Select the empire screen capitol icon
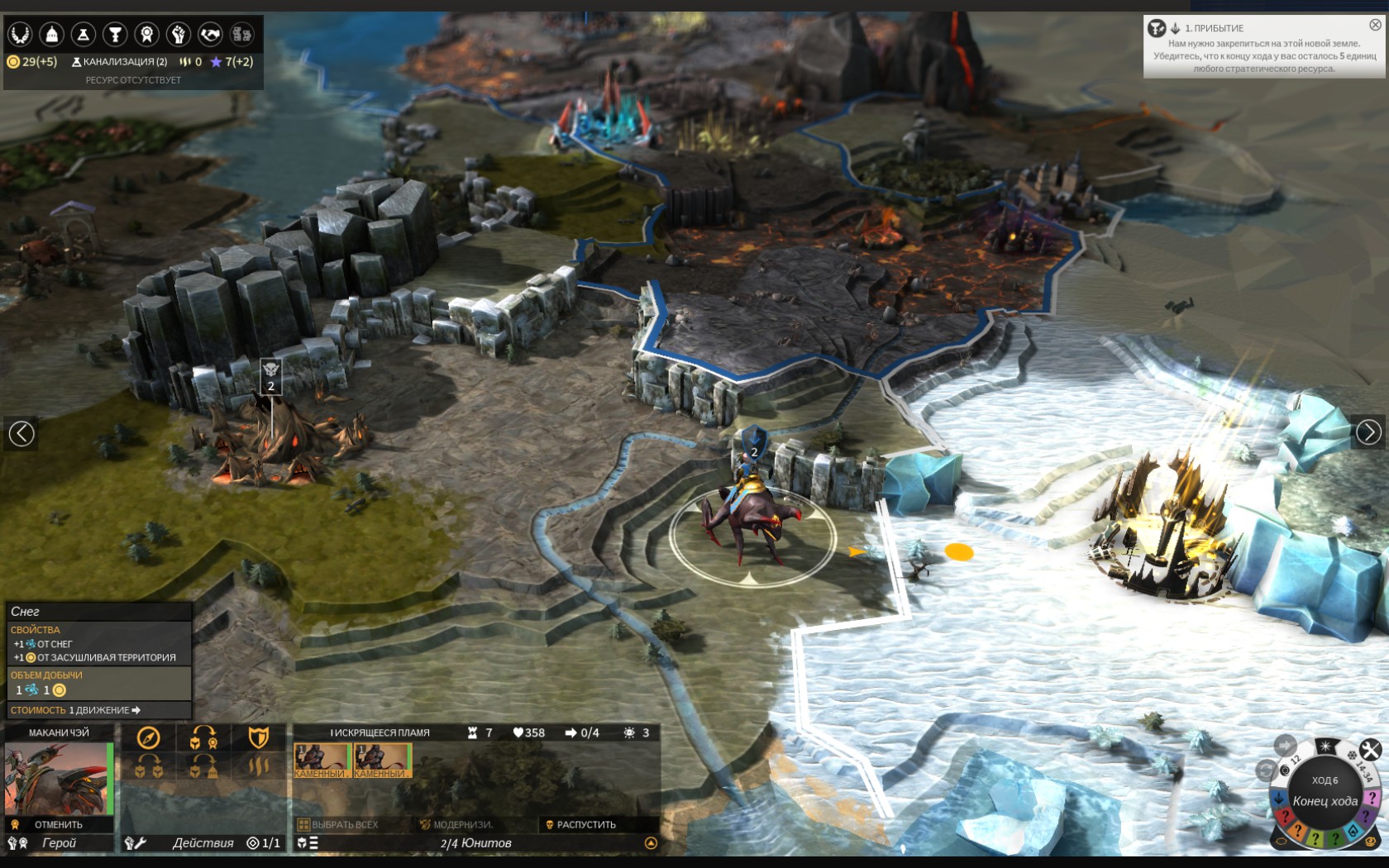Viewport: 1389px width, 868px height. click(50, 35)
